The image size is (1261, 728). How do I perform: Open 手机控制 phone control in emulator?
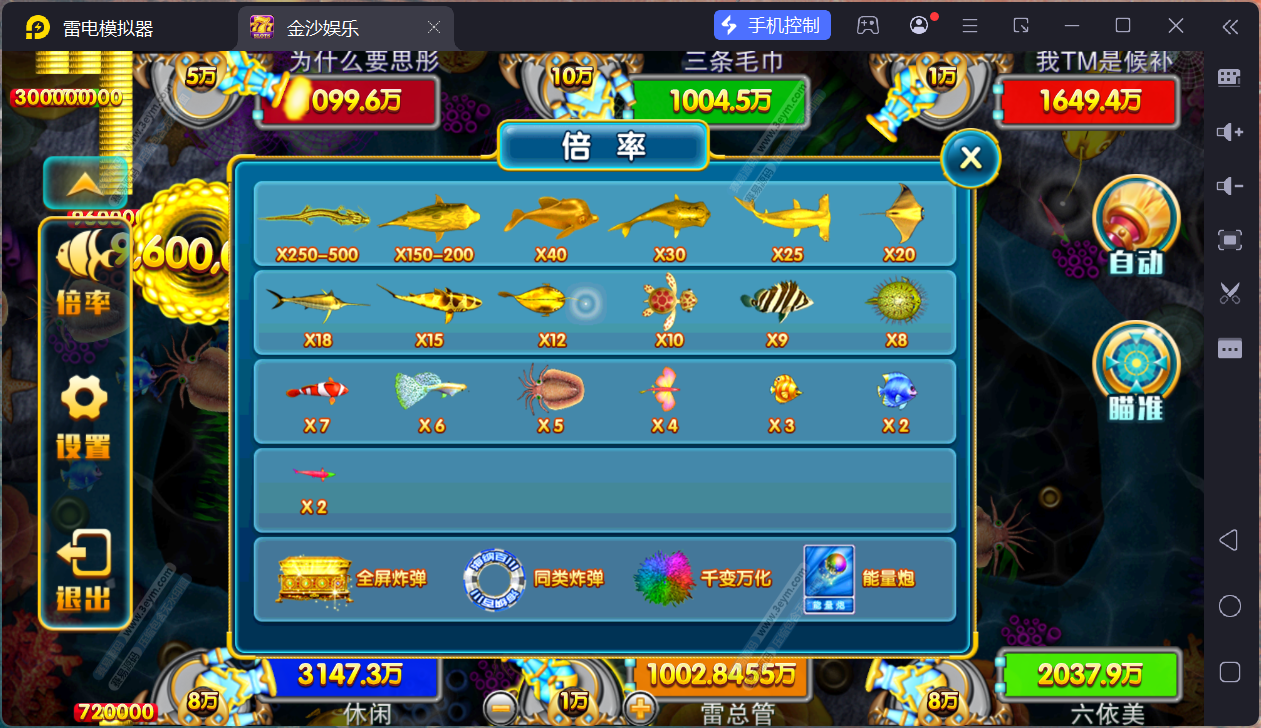point(772,26)
